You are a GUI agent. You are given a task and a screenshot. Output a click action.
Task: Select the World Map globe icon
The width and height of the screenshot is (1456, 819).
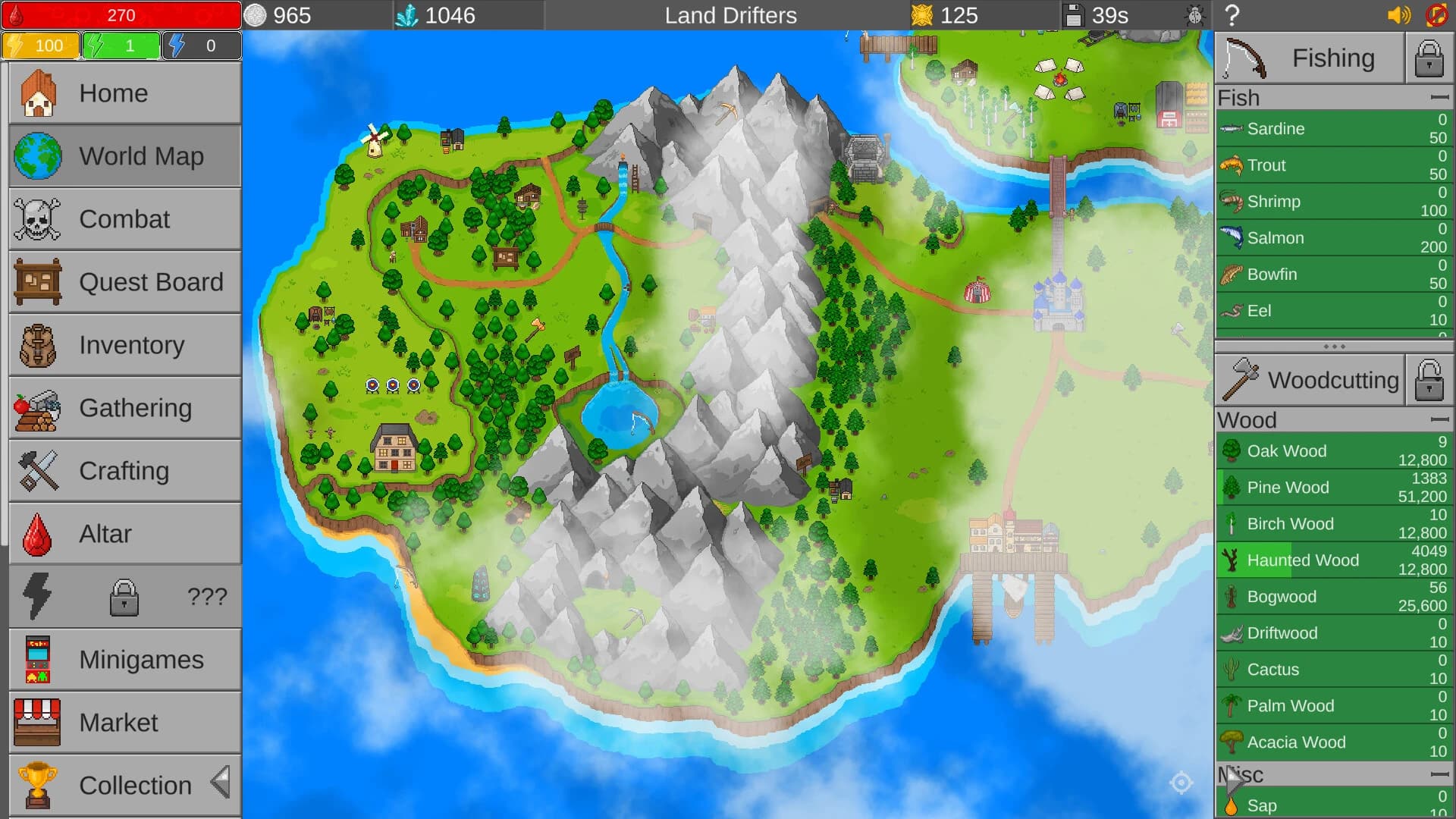pos(37,156)
